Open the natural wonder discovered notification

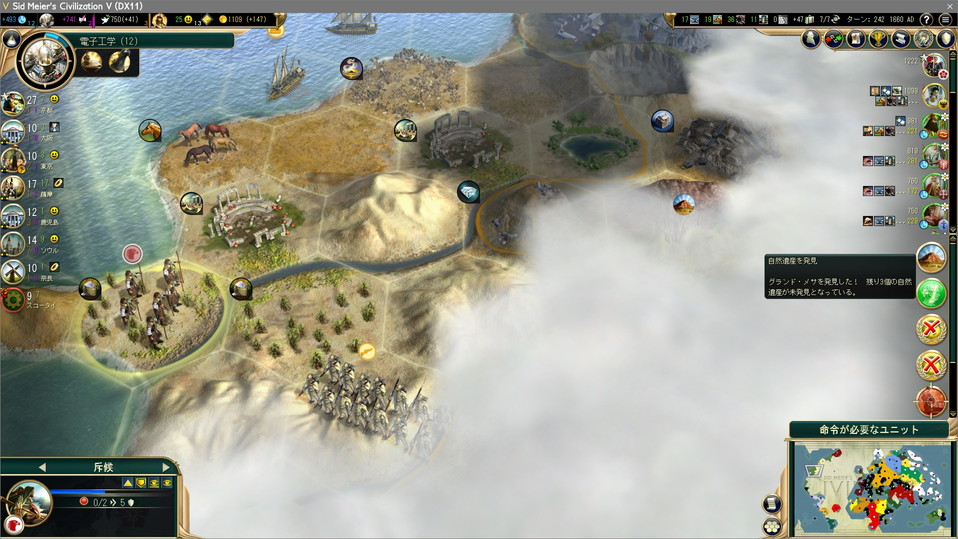point(931,259)
